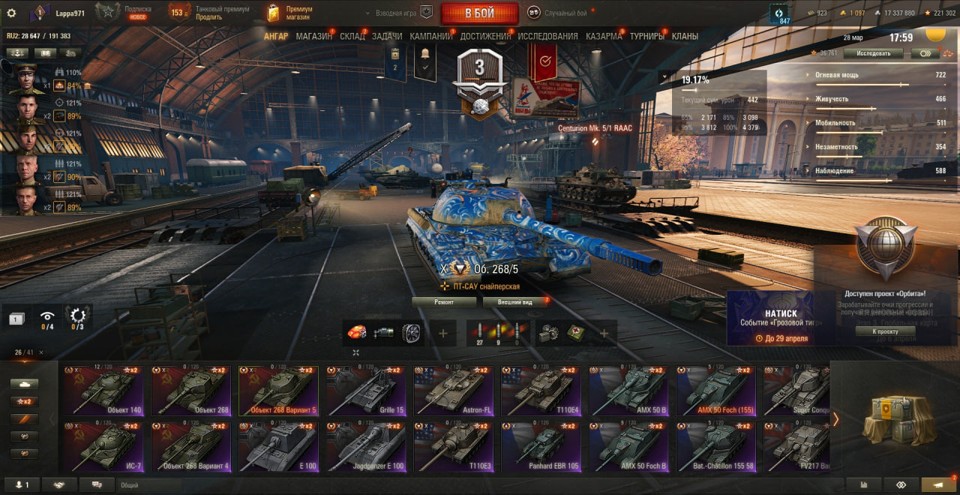
Task: Open the КЛАНЫ tab
Action: (x=685, y=36)
